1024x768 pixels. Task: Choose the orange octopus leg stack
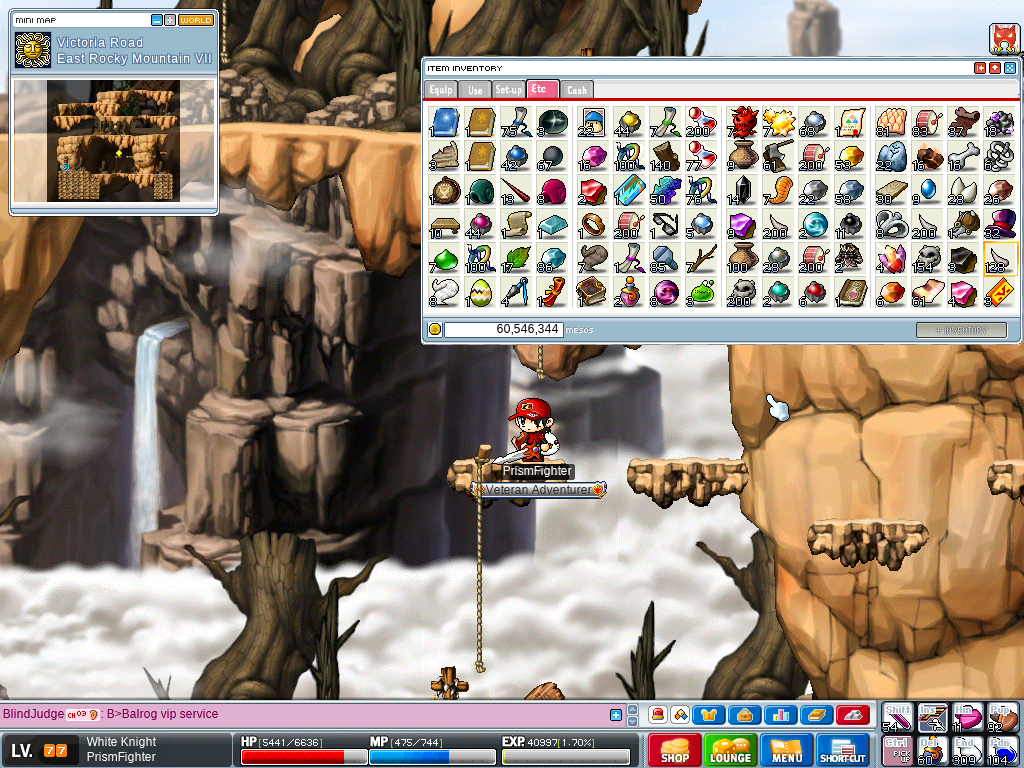[x=777, y=189]
